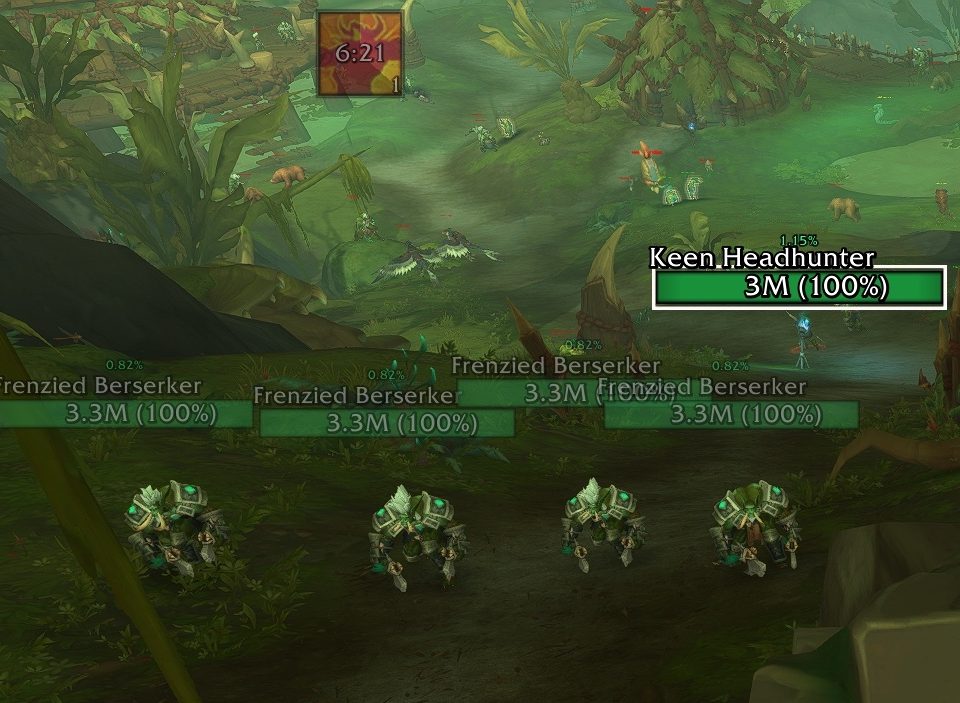Select the Keen Headhunter nameplate
Viewport: 960px width, 703px height.
799,288
